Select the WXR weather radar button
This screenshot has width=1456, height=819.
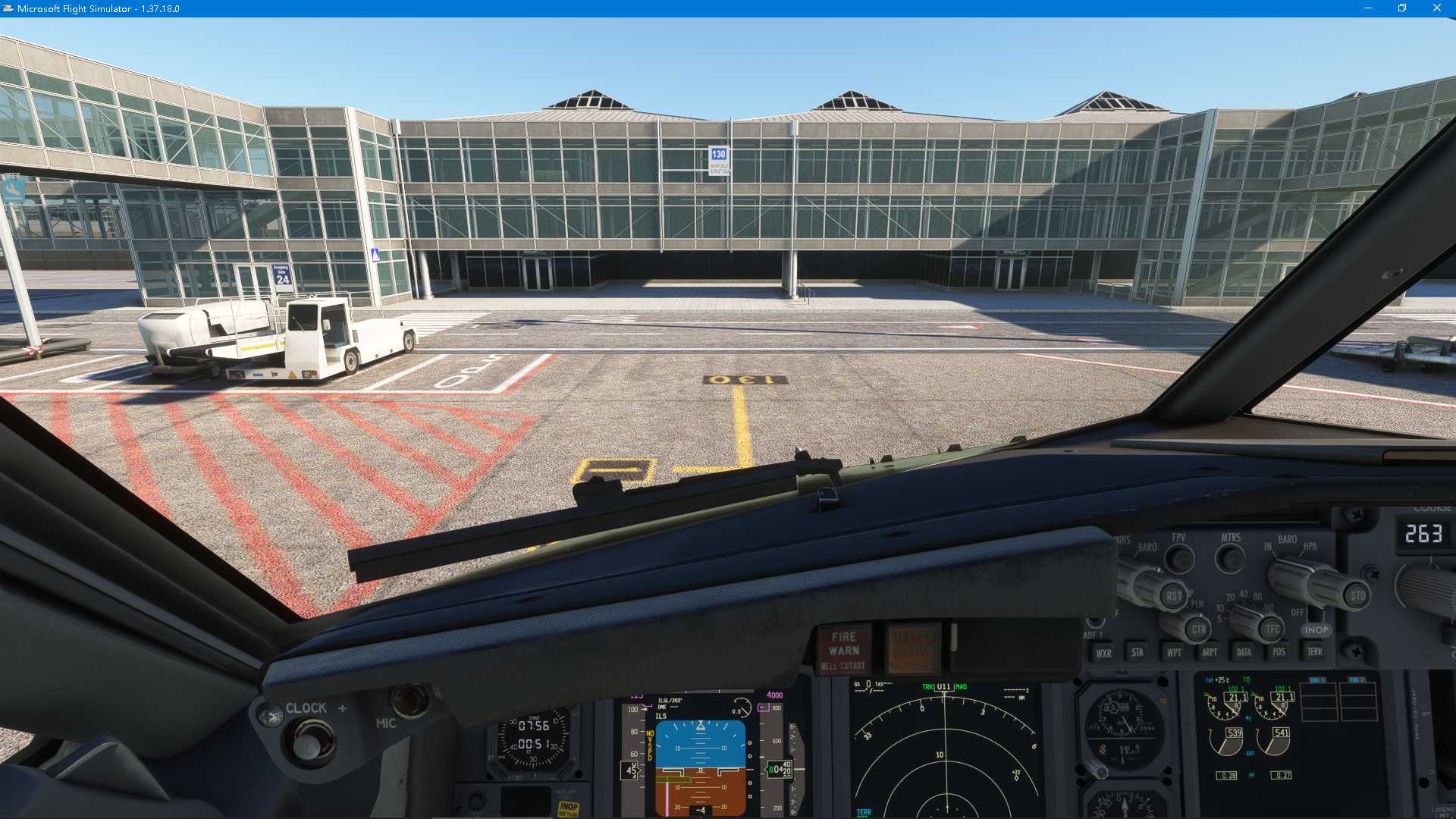1106,651
